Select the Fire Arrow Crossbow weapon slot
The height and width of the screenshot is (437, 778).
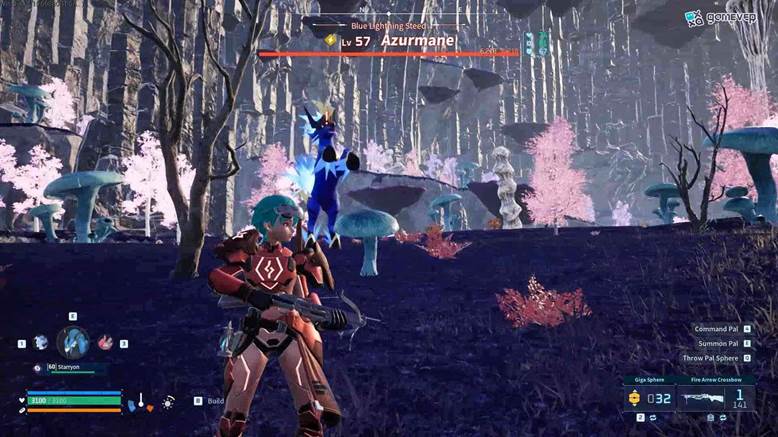[715, 397]
